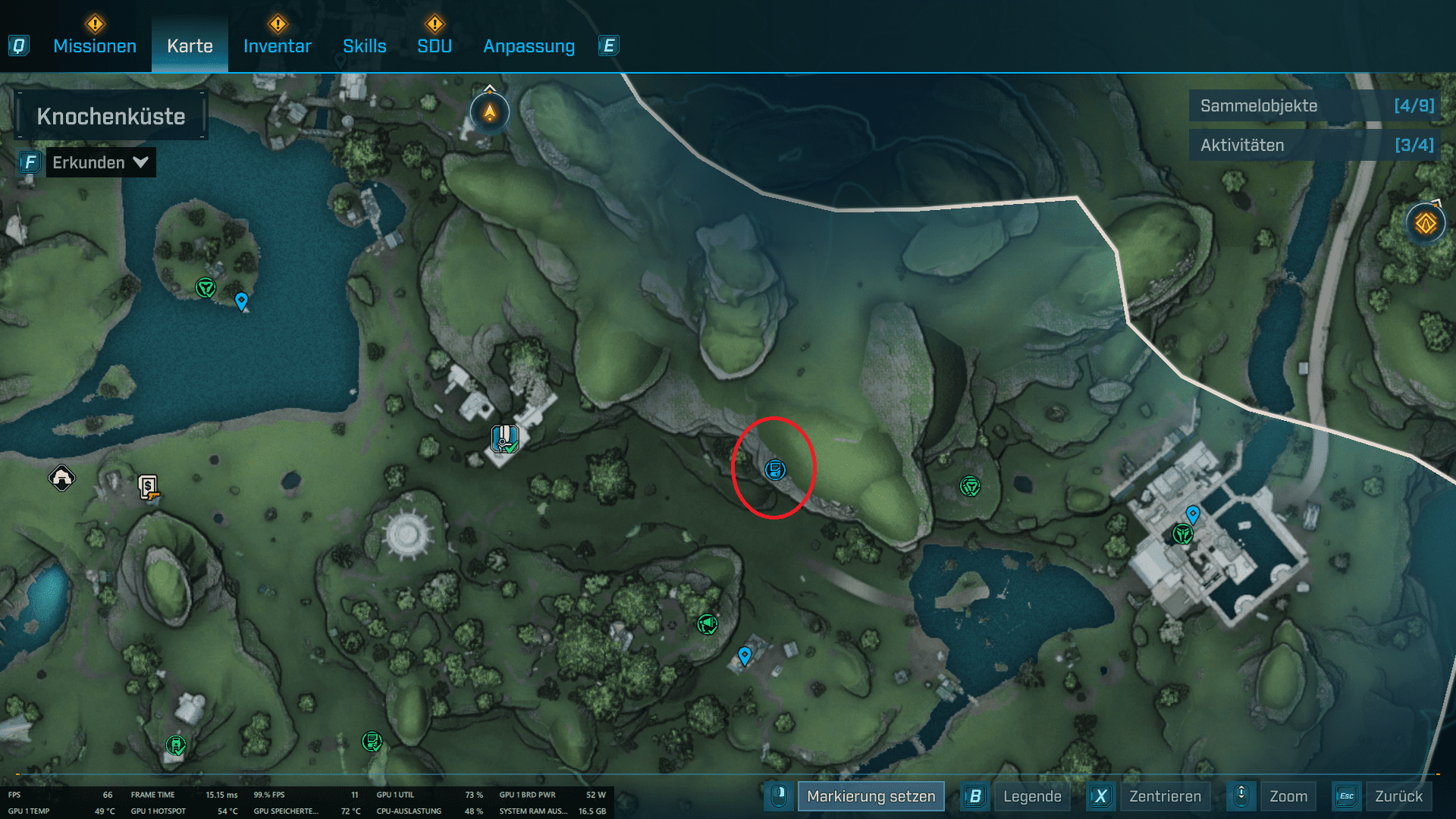The width and height of the screenshot is (1456, 819).
Task: Go to the SDU tab
Action: (x=435, y=46)
